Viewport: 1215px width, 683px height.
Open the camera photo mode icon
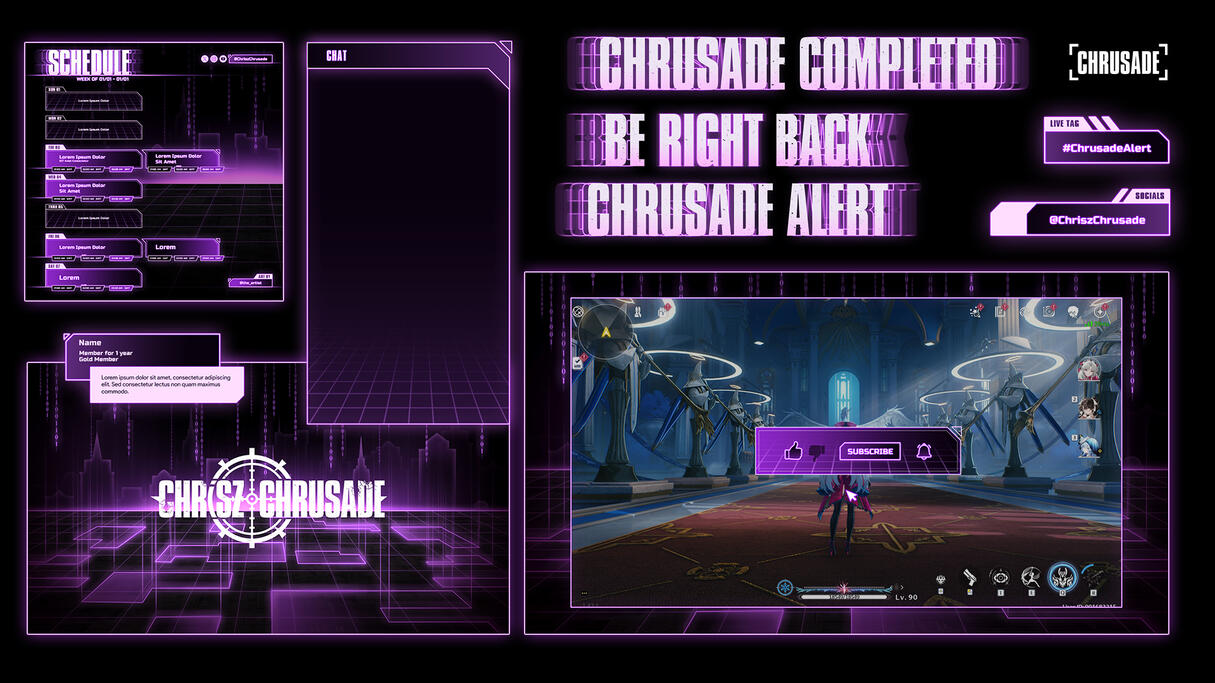pos(1049,312)
